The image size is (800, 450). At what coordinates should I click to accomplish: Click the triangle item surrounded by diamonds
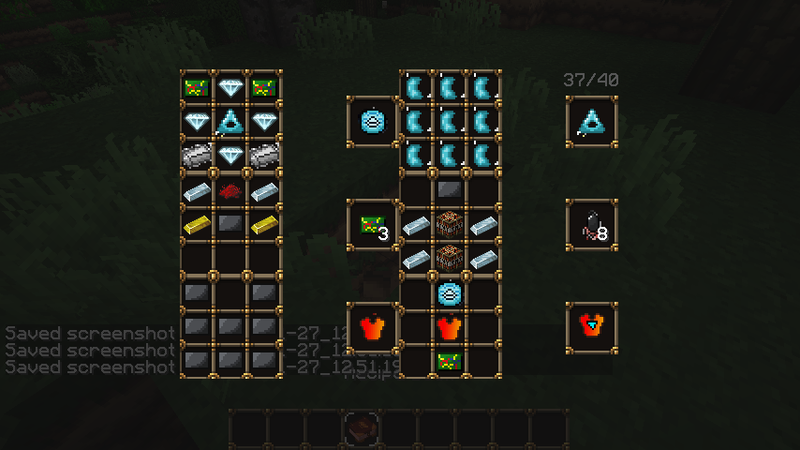pos(231,122)
